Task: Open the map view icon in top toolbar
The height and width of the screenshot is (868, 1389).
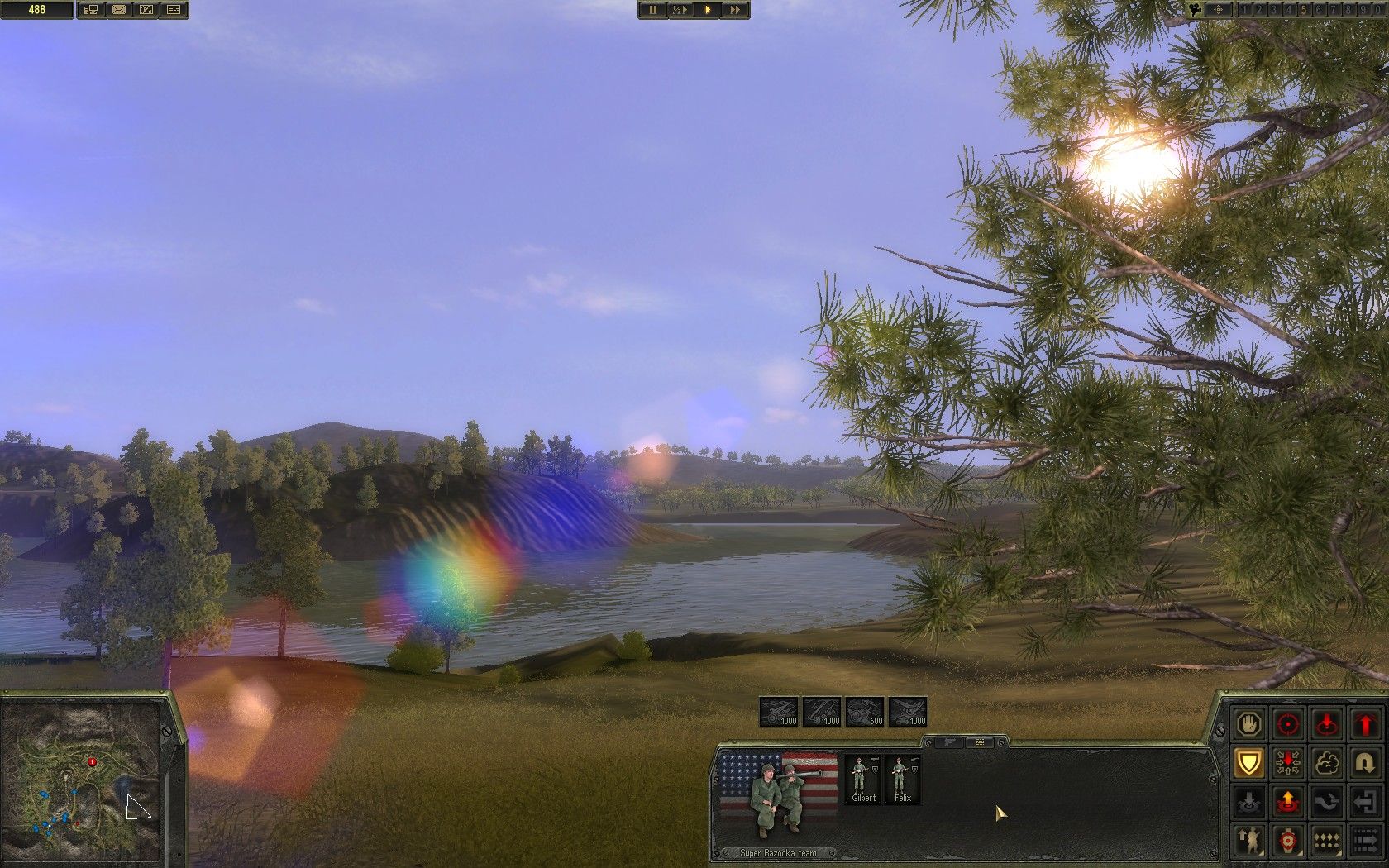Action: (x=146, y=11)
